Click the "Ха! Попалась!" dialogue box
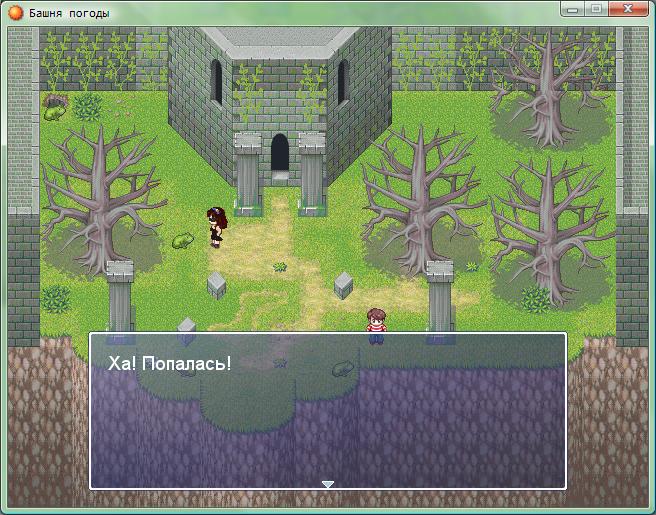 click(328, 410)
